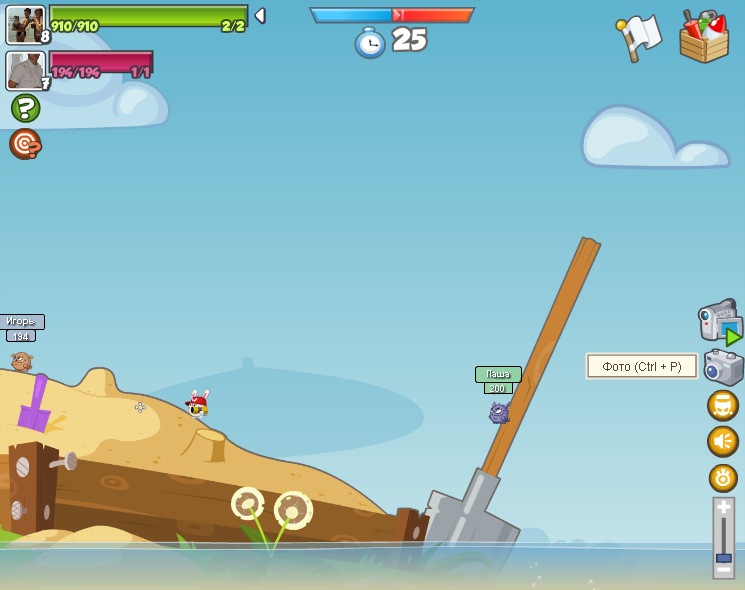Collapse team panel with white arrow
The image size is (745, 590).
[x=260, y=15]
